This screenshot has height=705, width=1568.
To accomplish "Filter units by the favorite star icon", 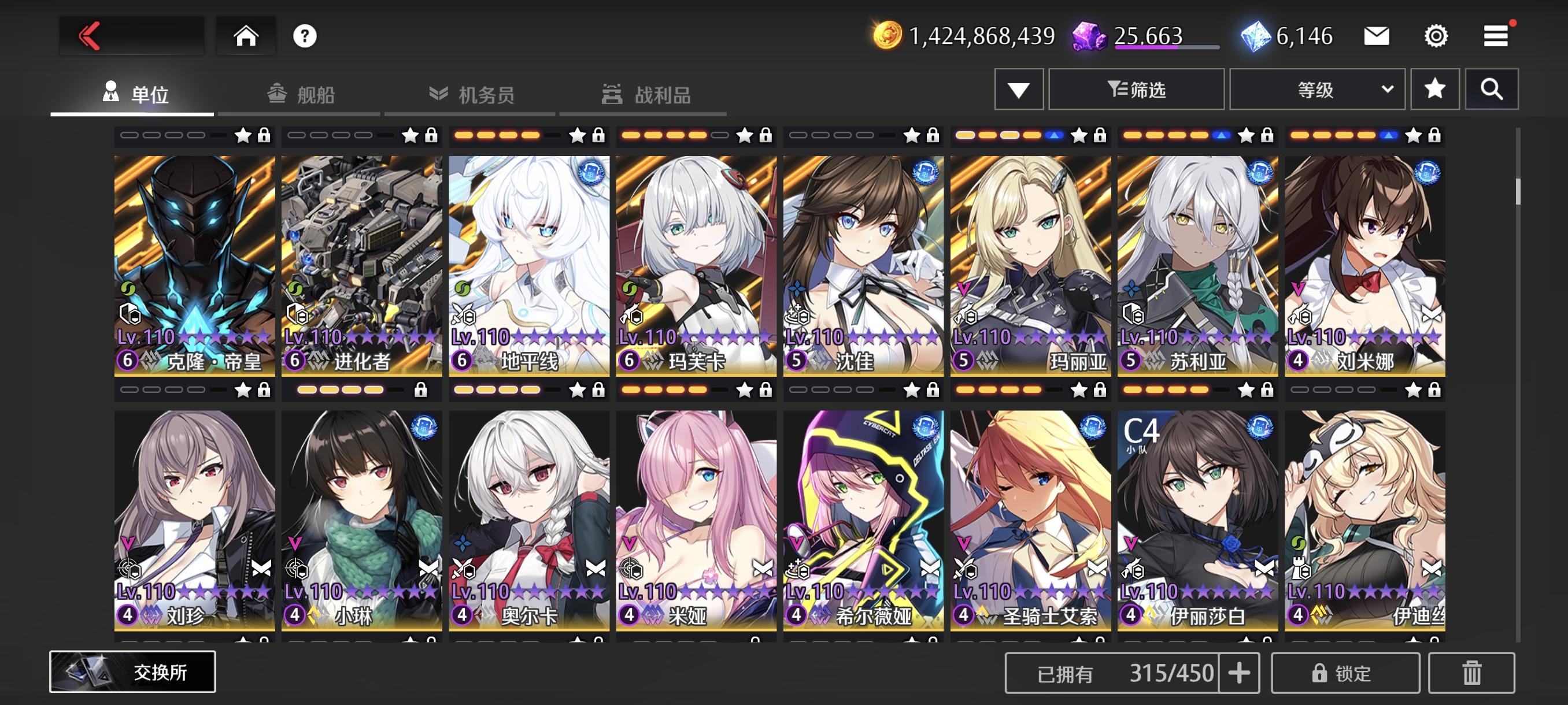I will pyautogui.click(x=1435, y=89).
